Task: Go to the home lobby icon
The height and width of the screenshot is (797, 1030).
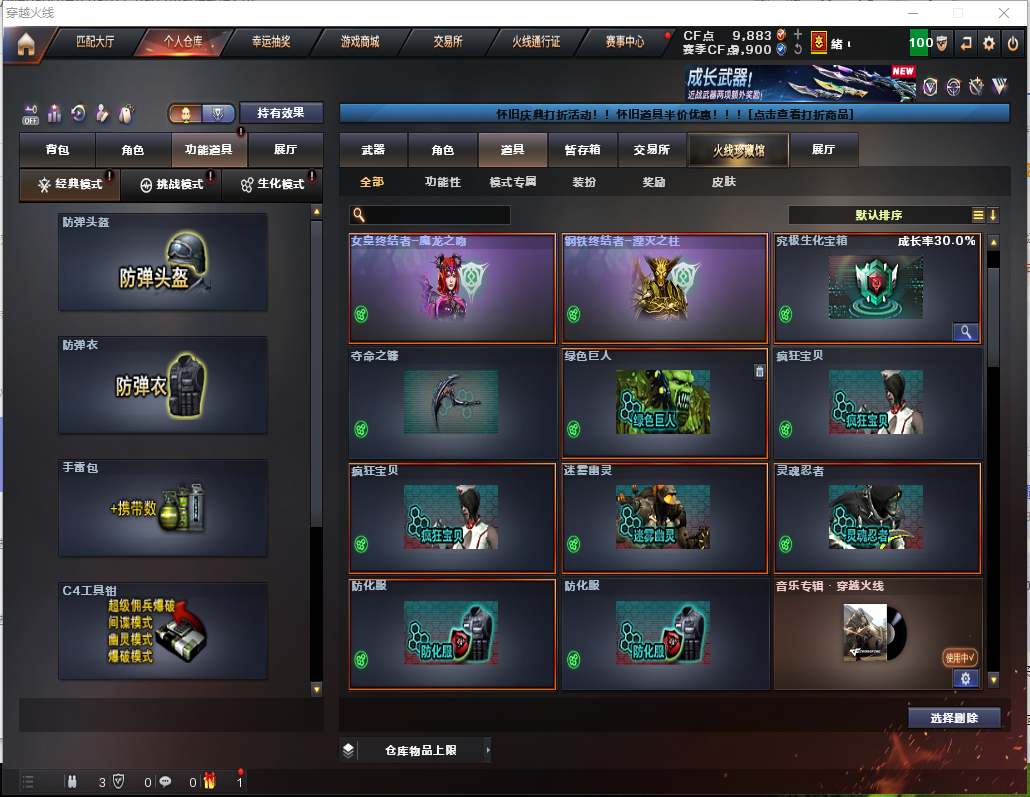Action: 25,44
